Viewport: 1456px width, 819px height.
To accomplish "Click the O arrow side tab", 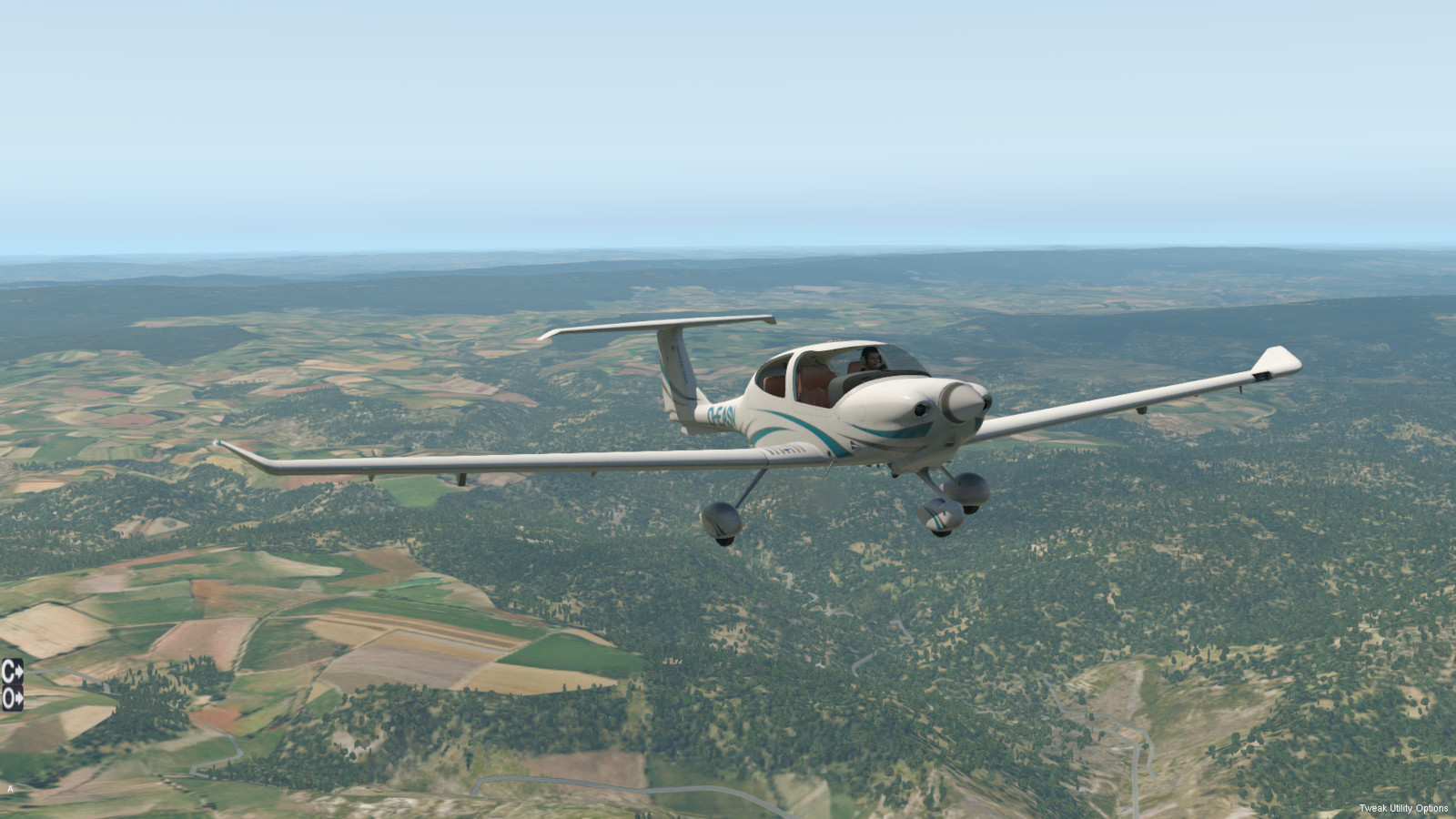I will [12, 697].
